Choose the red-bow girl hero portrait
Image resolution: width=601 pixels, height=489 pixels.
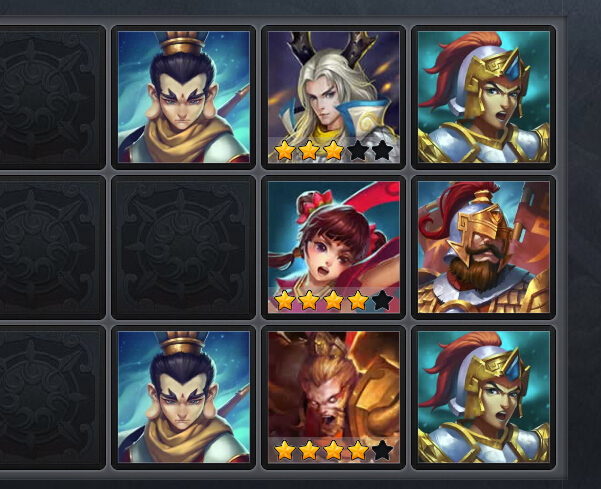(x=333, y=247)
